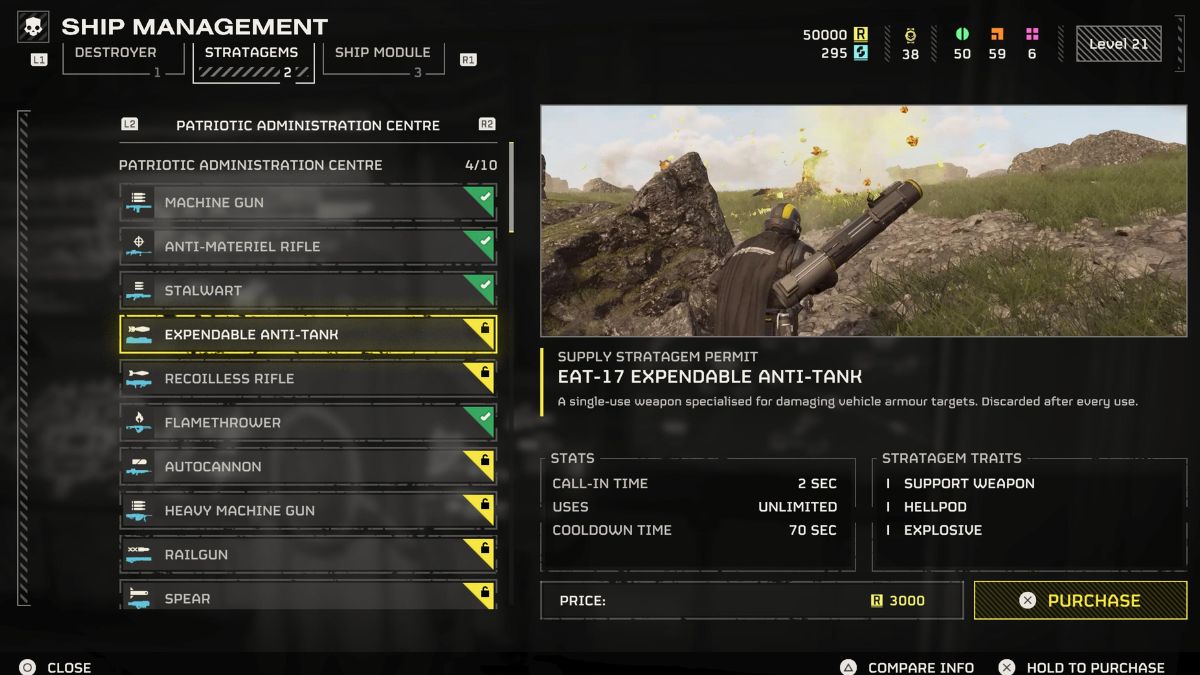Choose the Flamethrower stratagem

[x=307, y=423]
